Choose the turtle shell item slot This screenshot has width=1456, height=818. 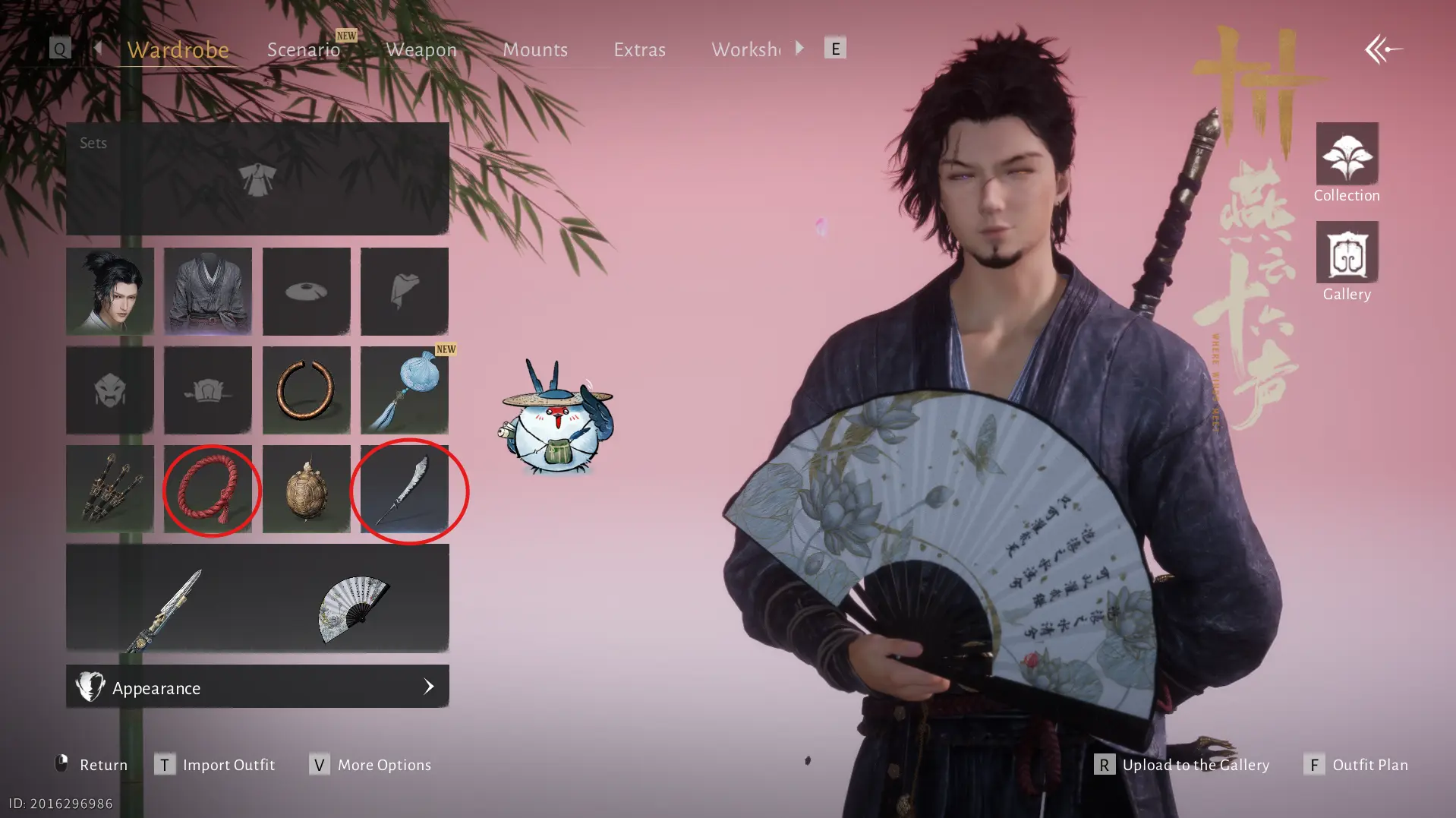point(307,489)
